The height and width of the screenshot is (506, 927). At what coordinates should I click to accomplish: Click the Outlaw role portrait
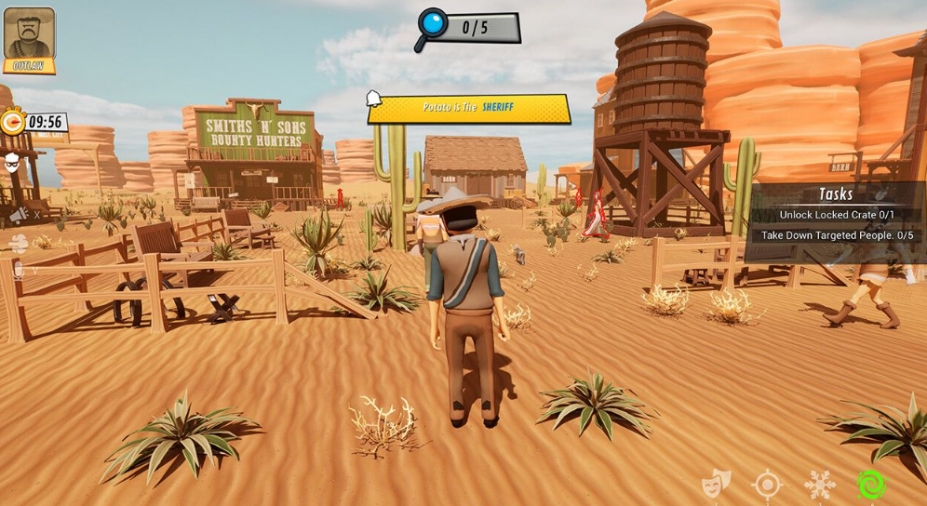pos(29,38)
